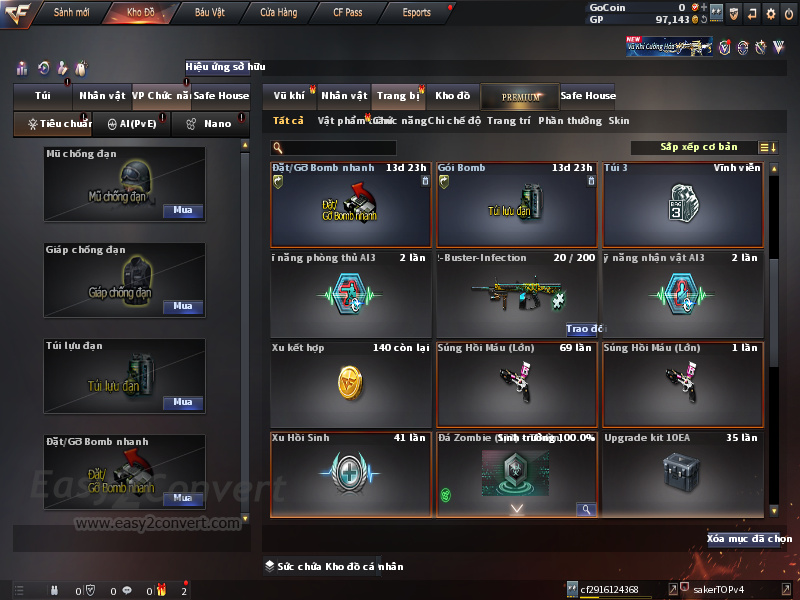Open the Sảnh mới lobby tab

click(72, 13)
